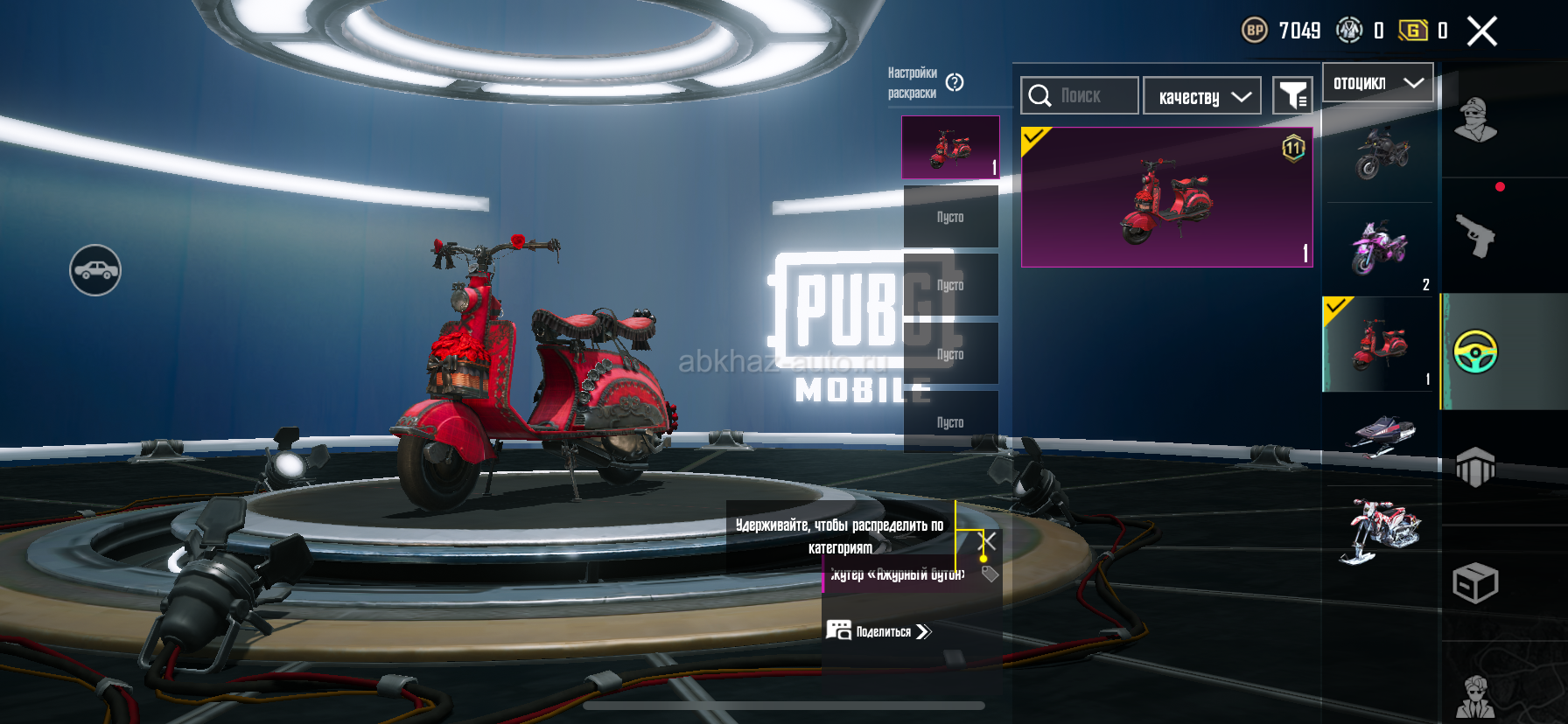The width and height of the screenshot is (1568, 724).
Task: Open the box crate tab
Action: (x=1476, y=583)
